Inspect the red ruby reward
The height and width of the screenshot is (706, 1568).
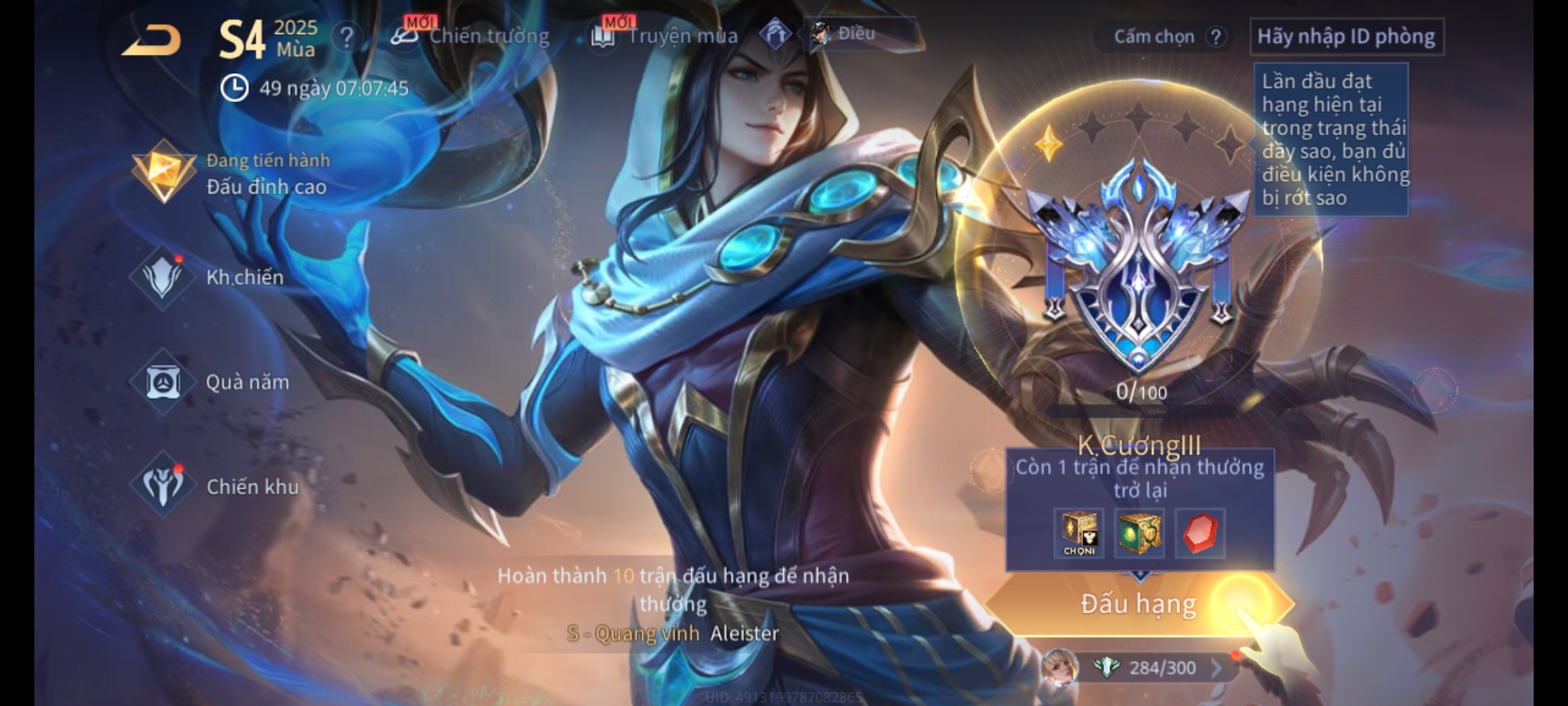pos(1200,533)
